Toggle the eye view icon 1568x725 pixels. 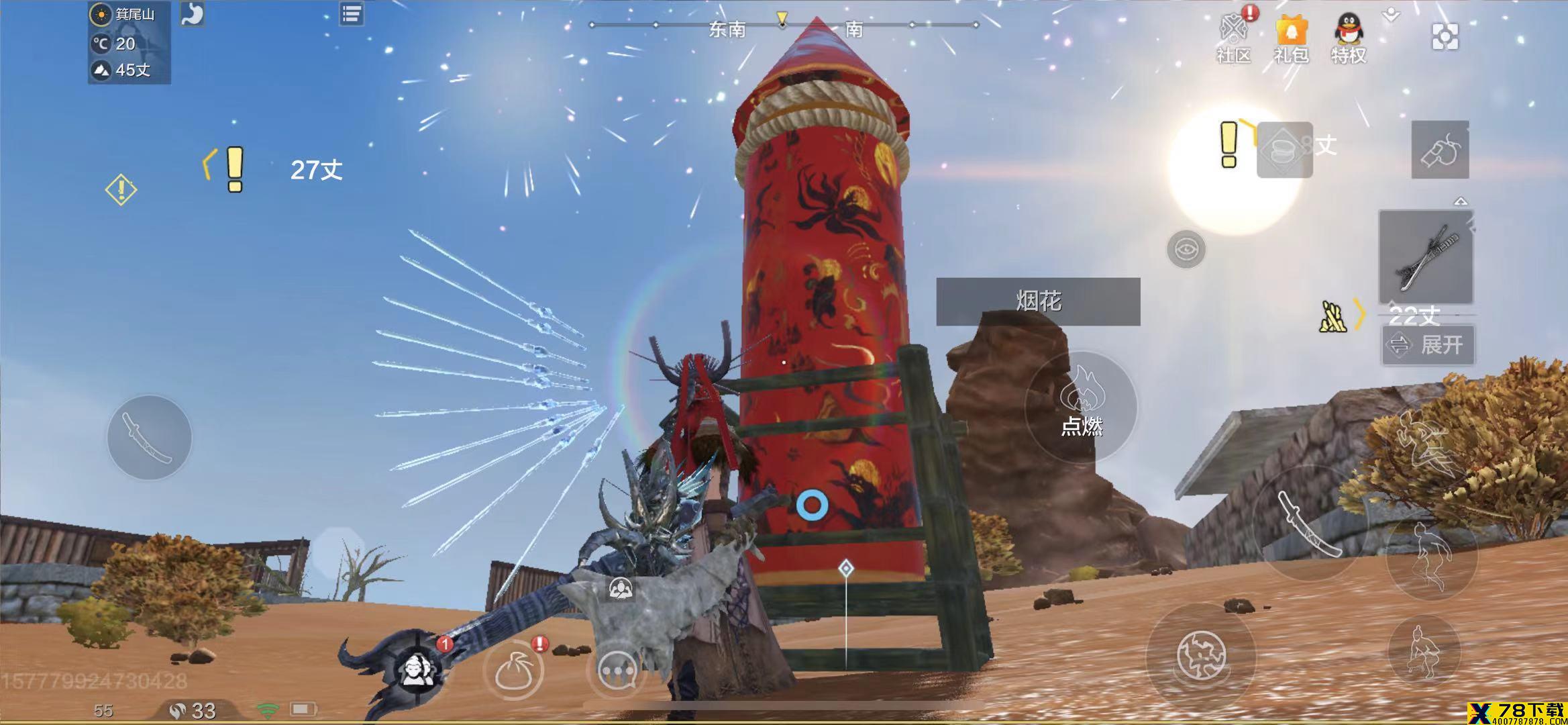pyautogui.click(x=1186, y=250)
